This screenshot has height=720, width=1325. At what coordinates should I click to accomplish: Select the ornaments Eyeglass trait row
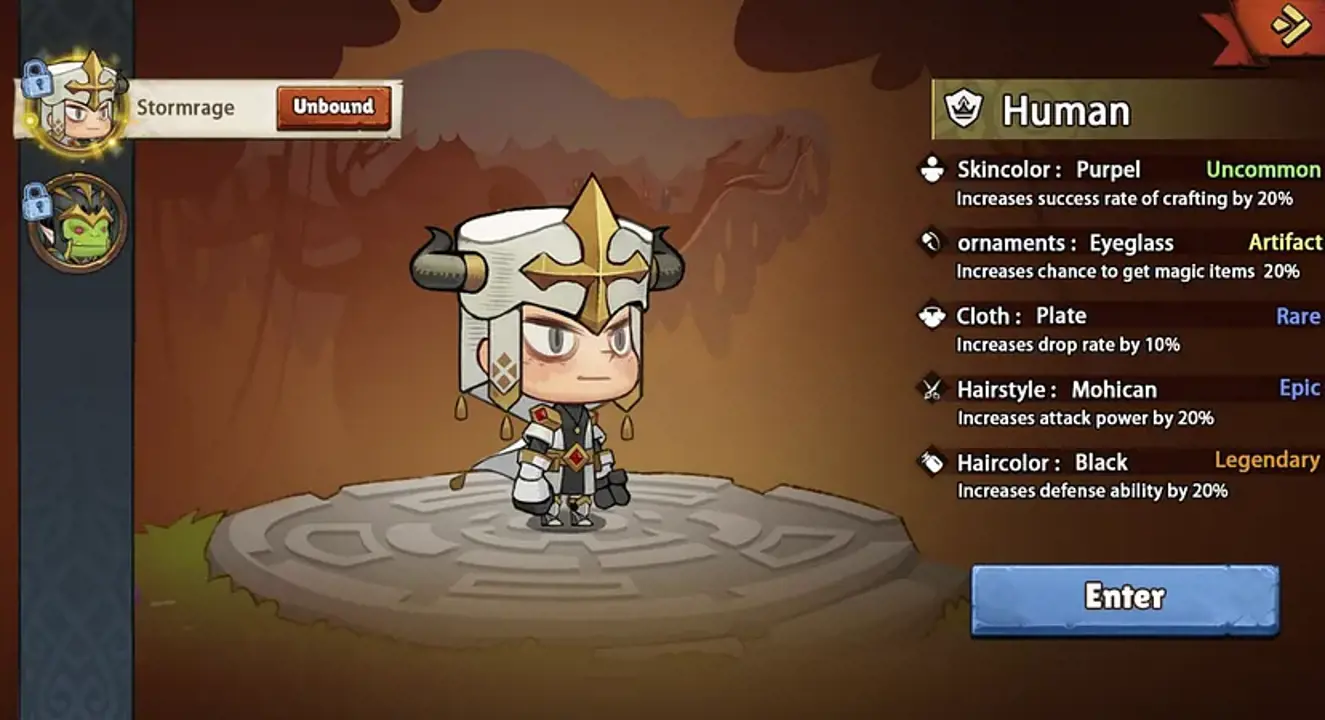tap(1120, 256)
